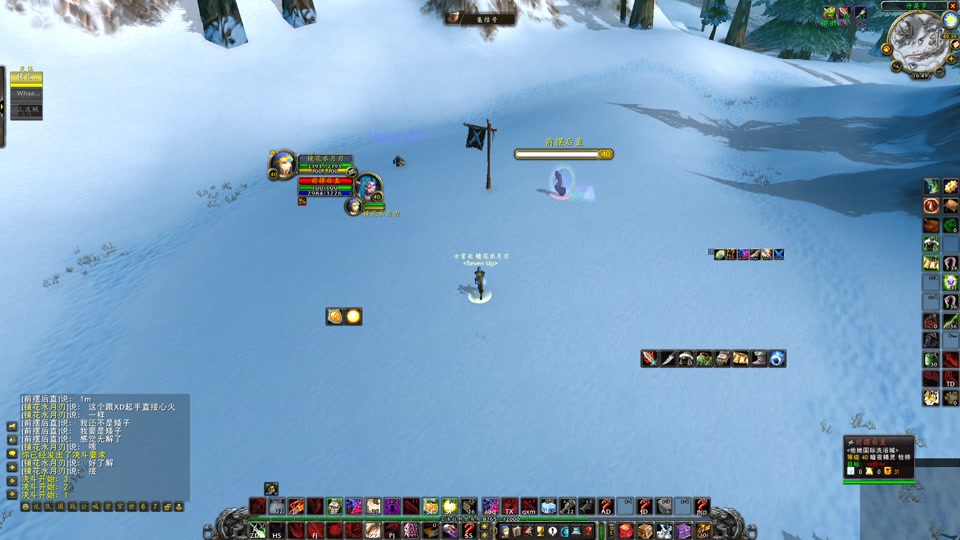Image resolution: width=960 pixels, height=540 pixels.
Task: Activate the glowing sun buff icon
Action: [353, 316]
